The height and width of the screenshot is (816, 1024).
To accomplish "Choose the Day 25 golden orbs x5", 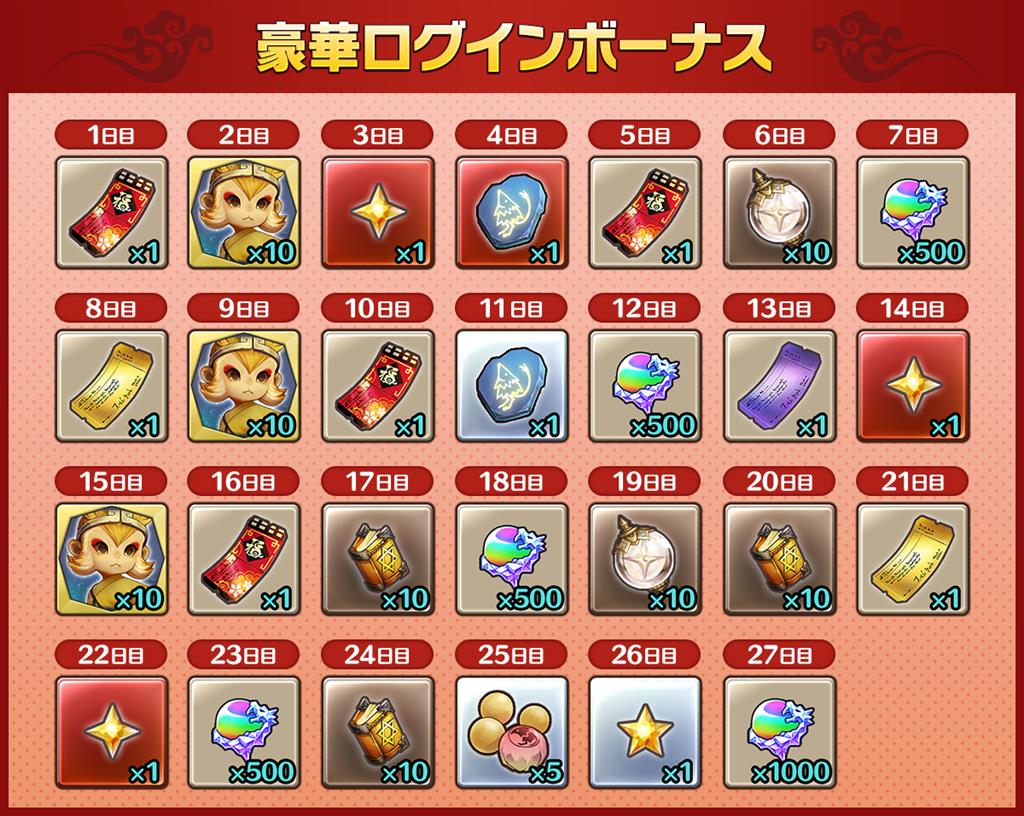I will [512, 732].
